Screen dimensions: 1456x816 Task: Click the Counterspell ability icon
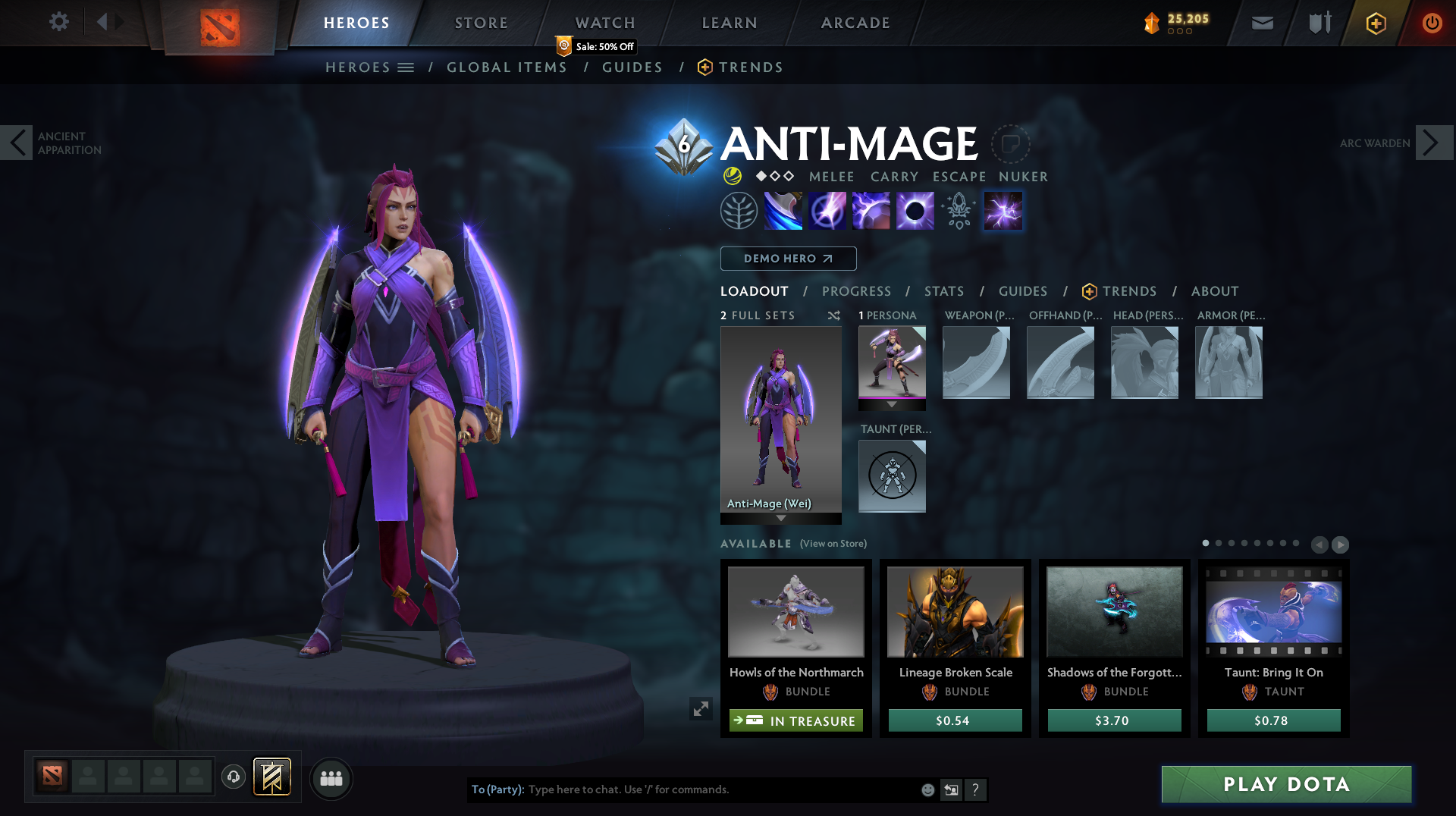click(x=871, y=210)
